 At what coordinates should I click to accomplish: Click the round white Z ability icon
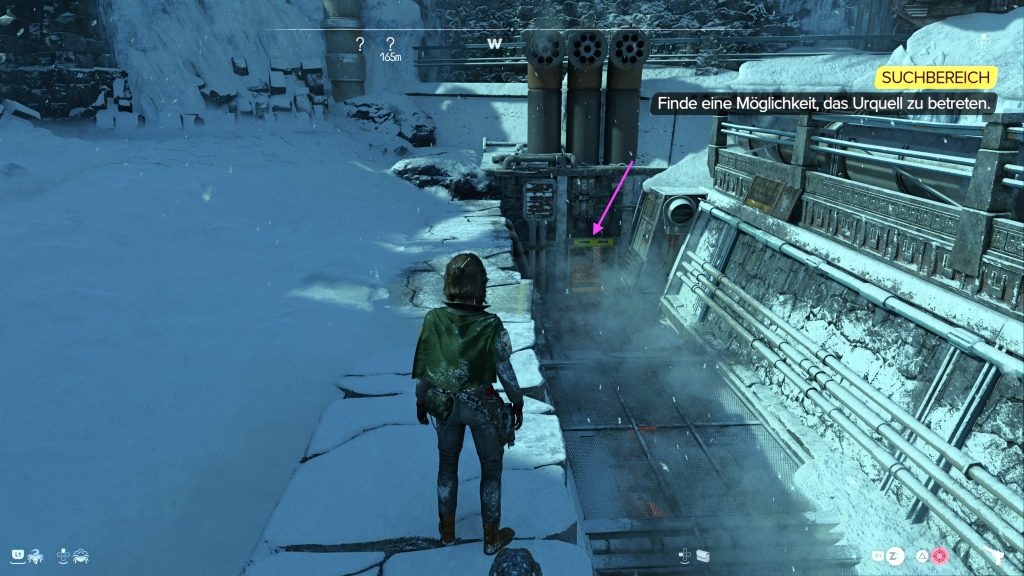(894, 555)
